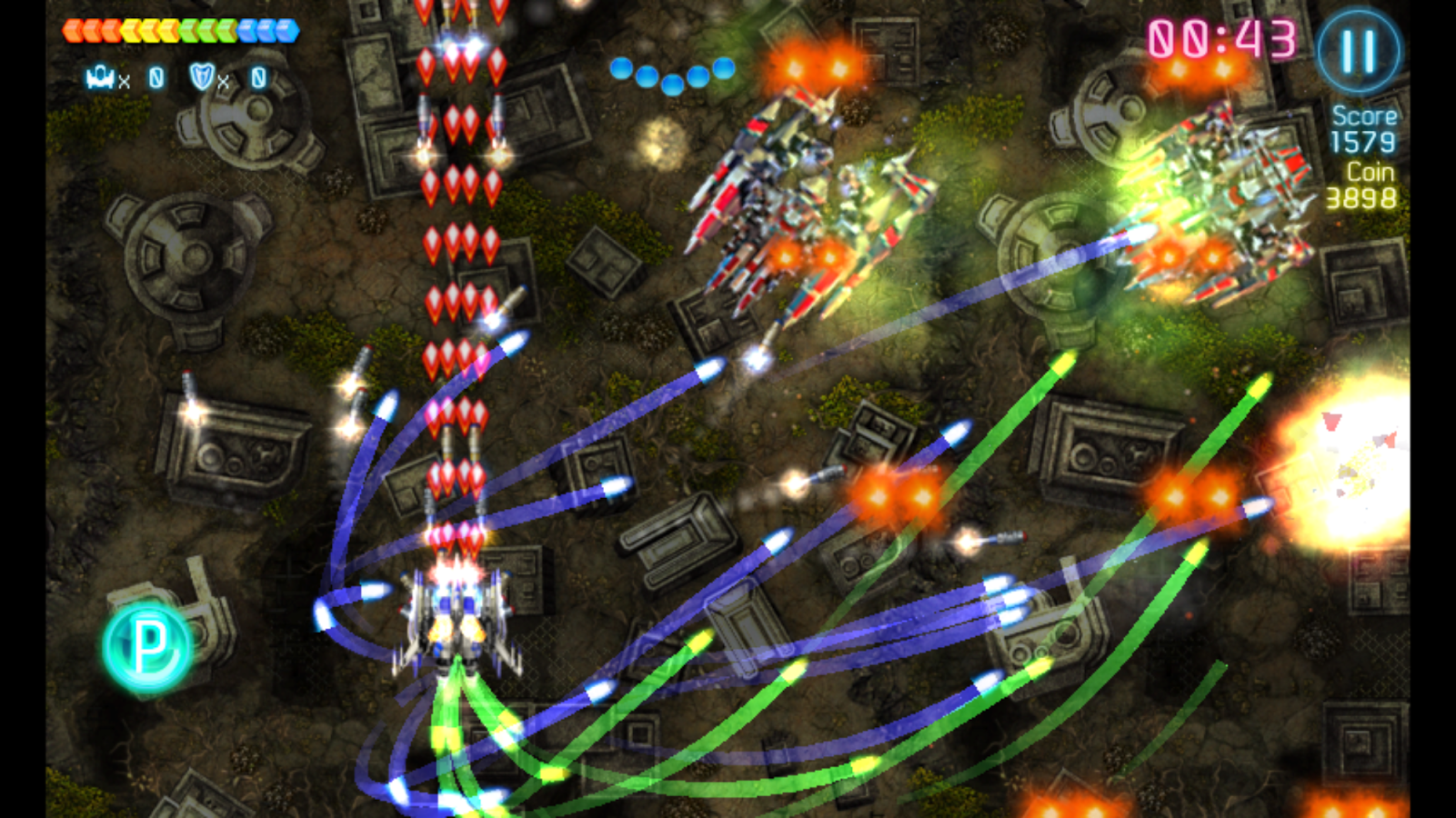This screenshot has width=1456, height=818.
Task: Click the ship lives count showing 0
Action: [x=155, y=78]
